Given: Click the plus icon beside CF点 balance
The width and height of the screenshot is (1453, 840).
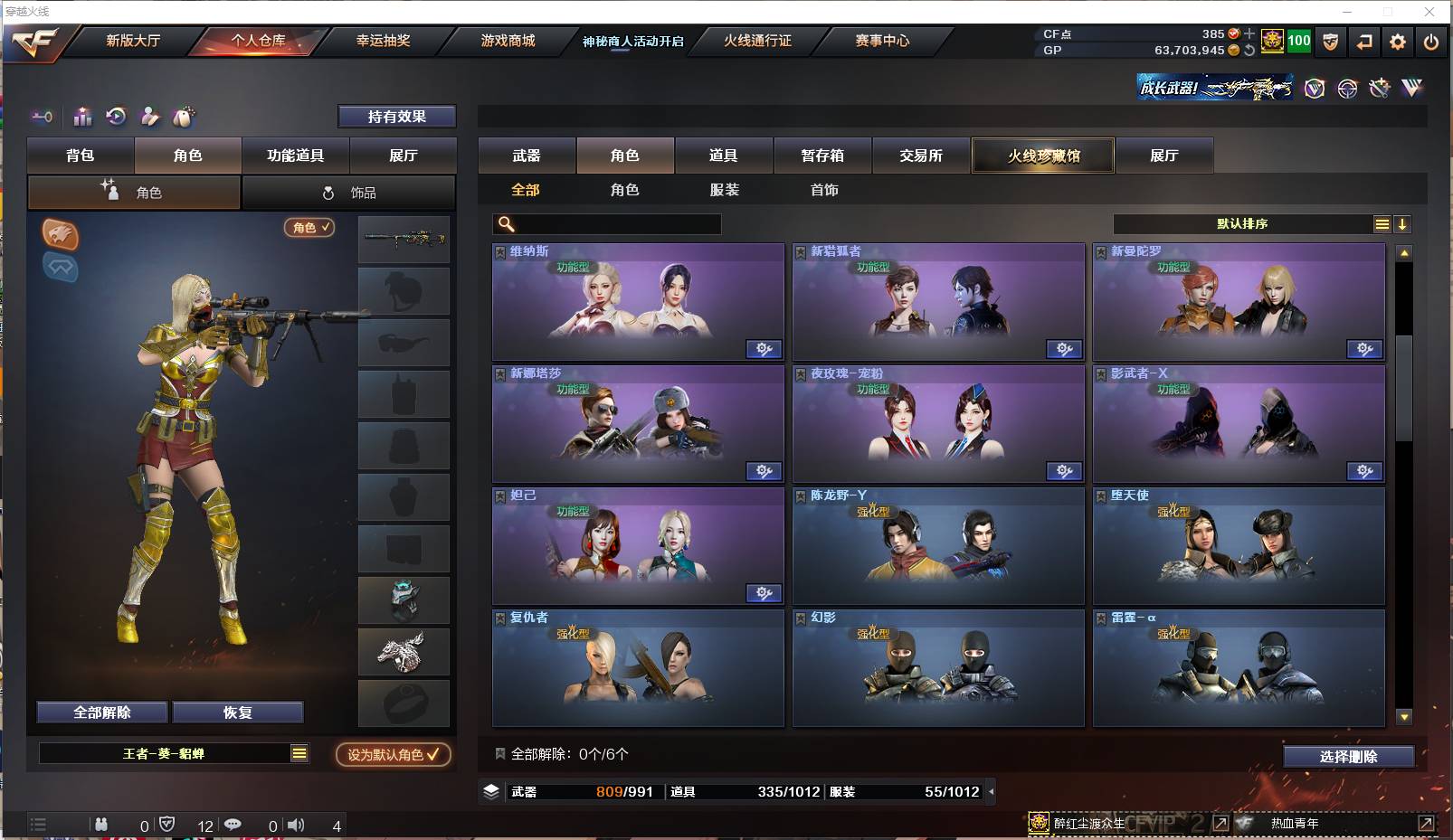Looking at the screenshot, I should [1249, 34].
